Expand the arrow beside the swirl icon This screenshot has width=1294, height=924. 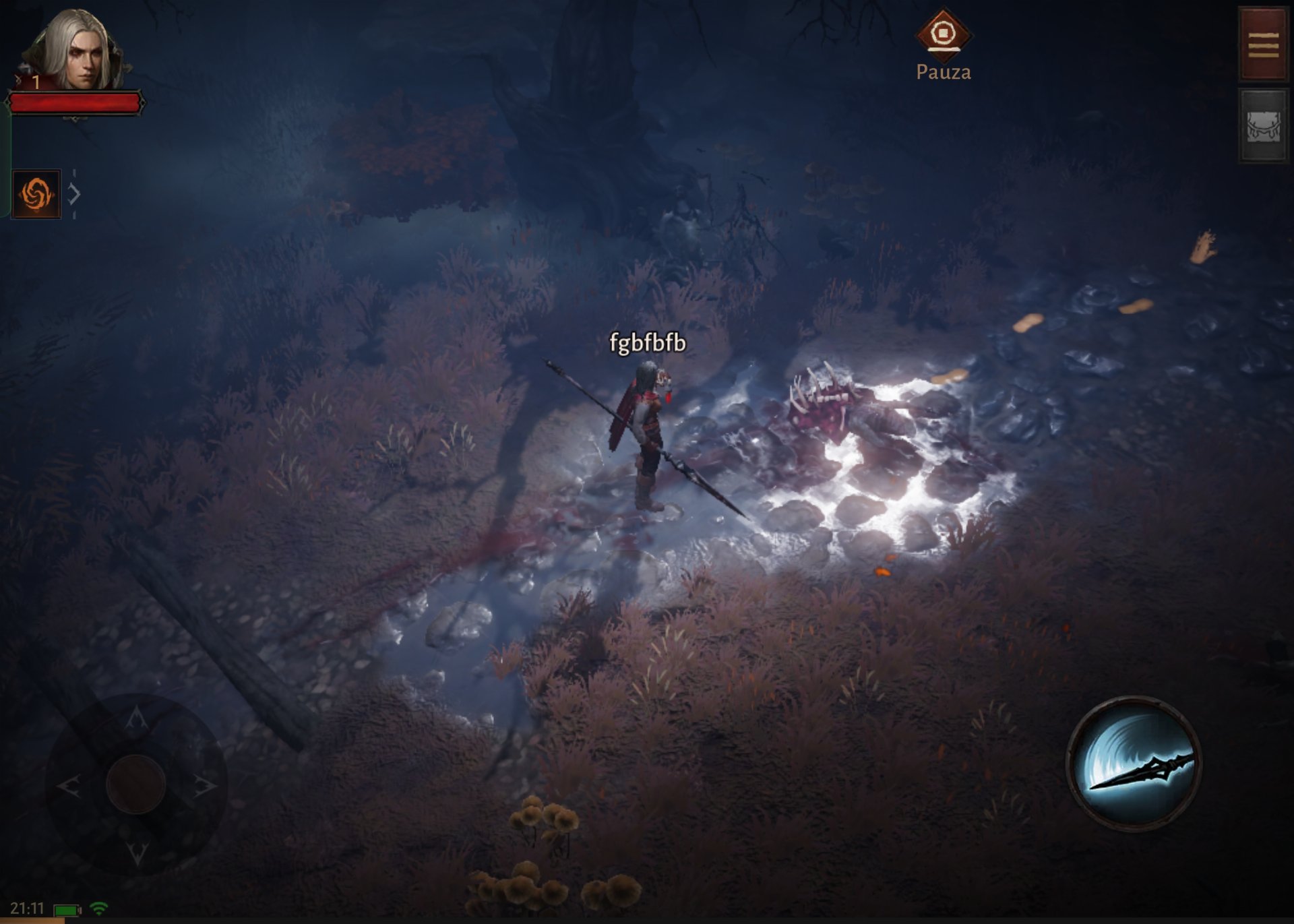point(74,195)
